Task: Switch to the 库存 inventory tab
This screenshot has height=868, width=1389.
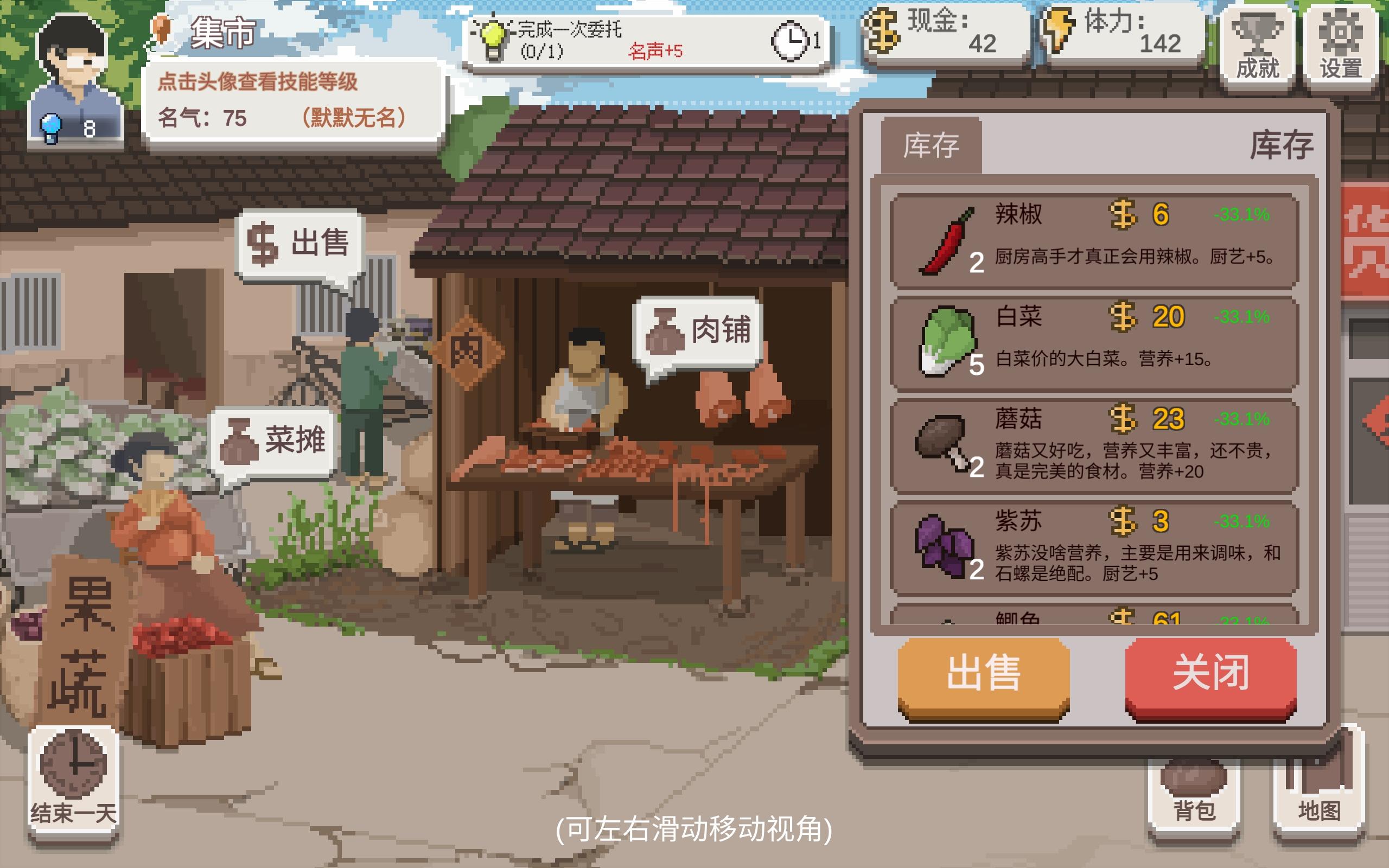Action: [x=933, y=146]
